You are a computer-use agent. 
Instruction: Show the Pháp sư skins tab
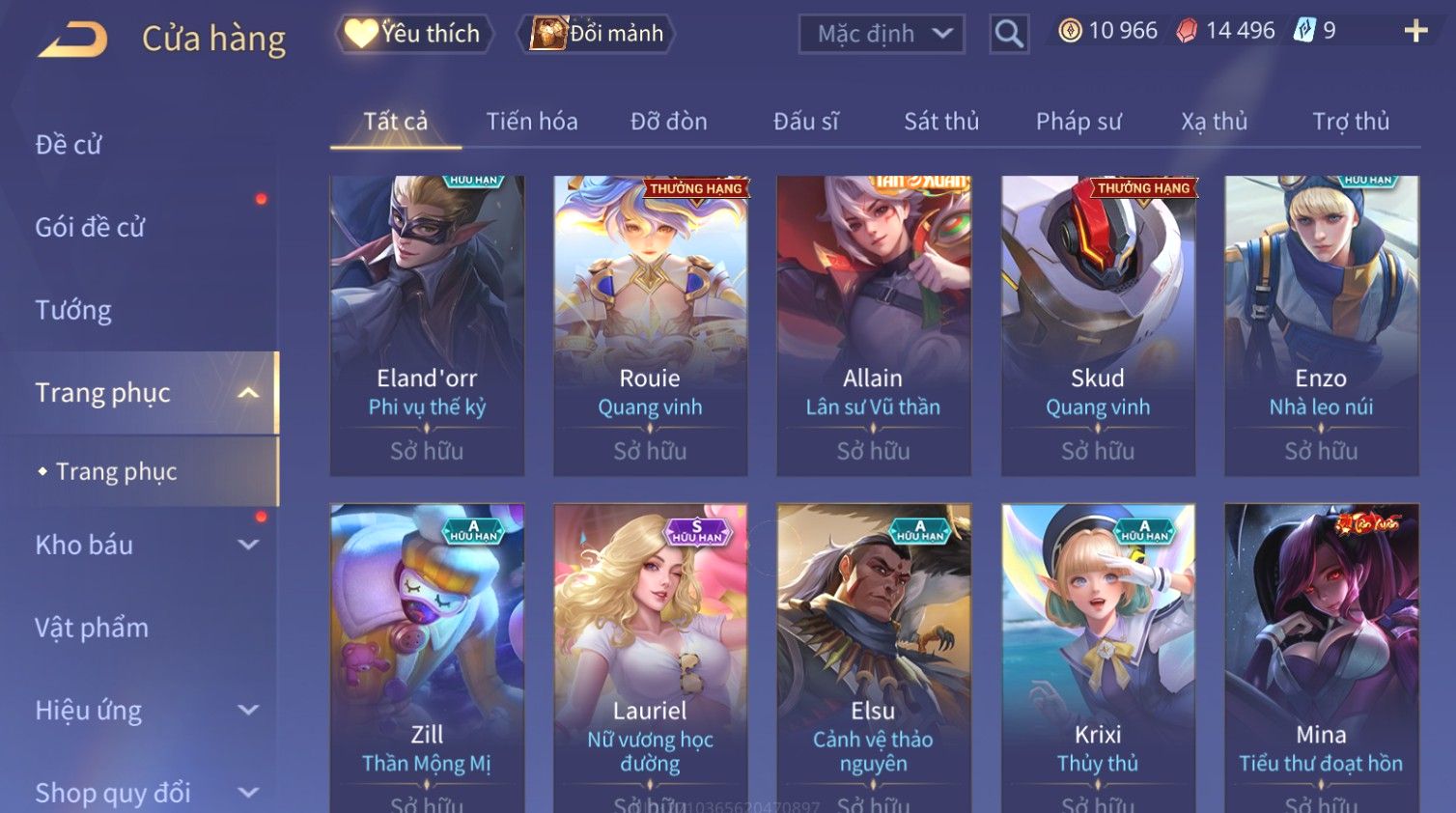tap(1078, 122)
